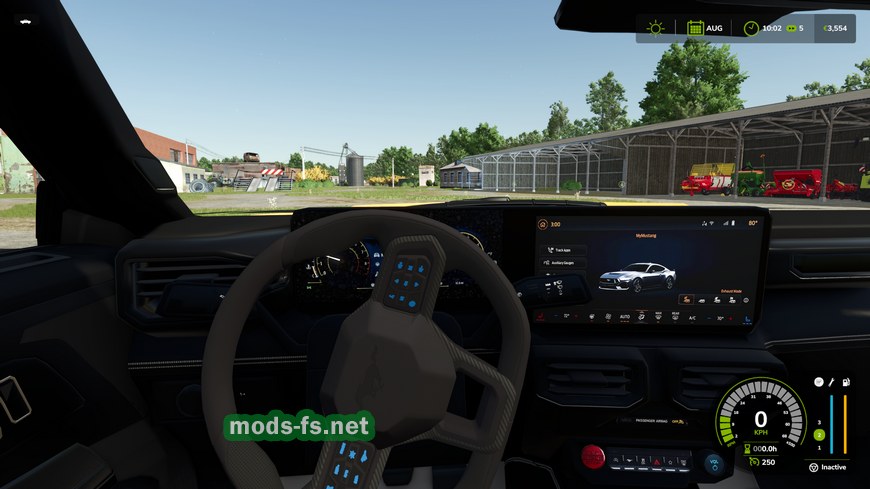
Task: Click the wrench vehicle damage icon
Action: (x=832, y=382)
